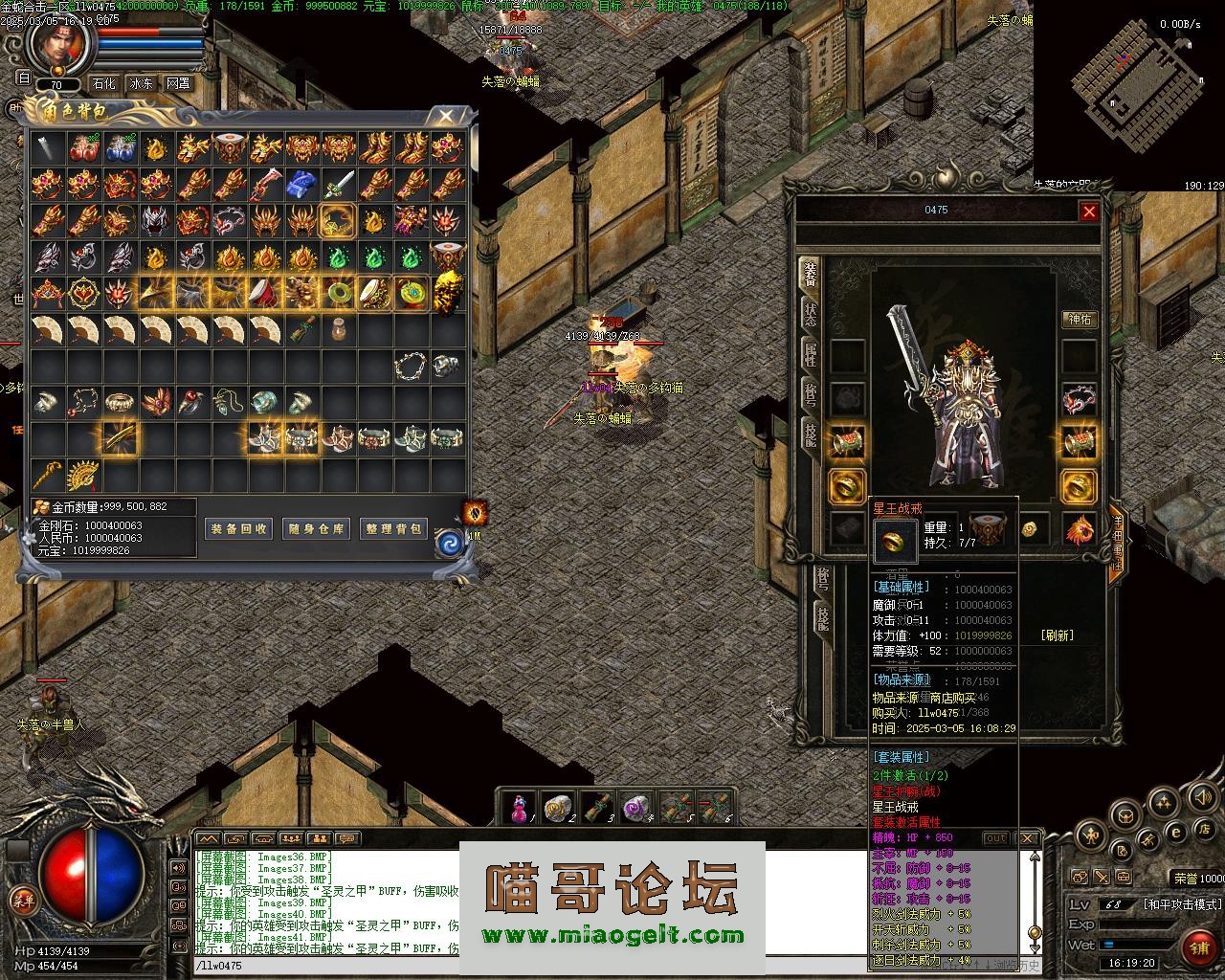Use the red potion in hotbar slot 1

pos(520,810)
